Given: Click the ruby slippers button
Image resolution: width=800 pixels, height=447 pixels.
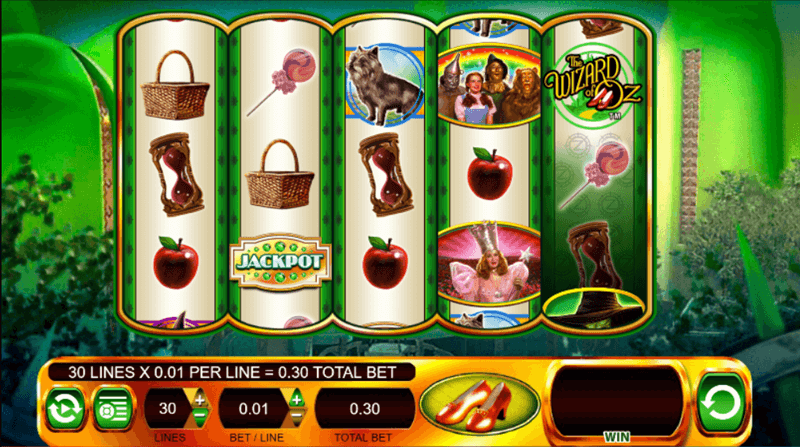Looking at the screenshot, I should 480,407.
